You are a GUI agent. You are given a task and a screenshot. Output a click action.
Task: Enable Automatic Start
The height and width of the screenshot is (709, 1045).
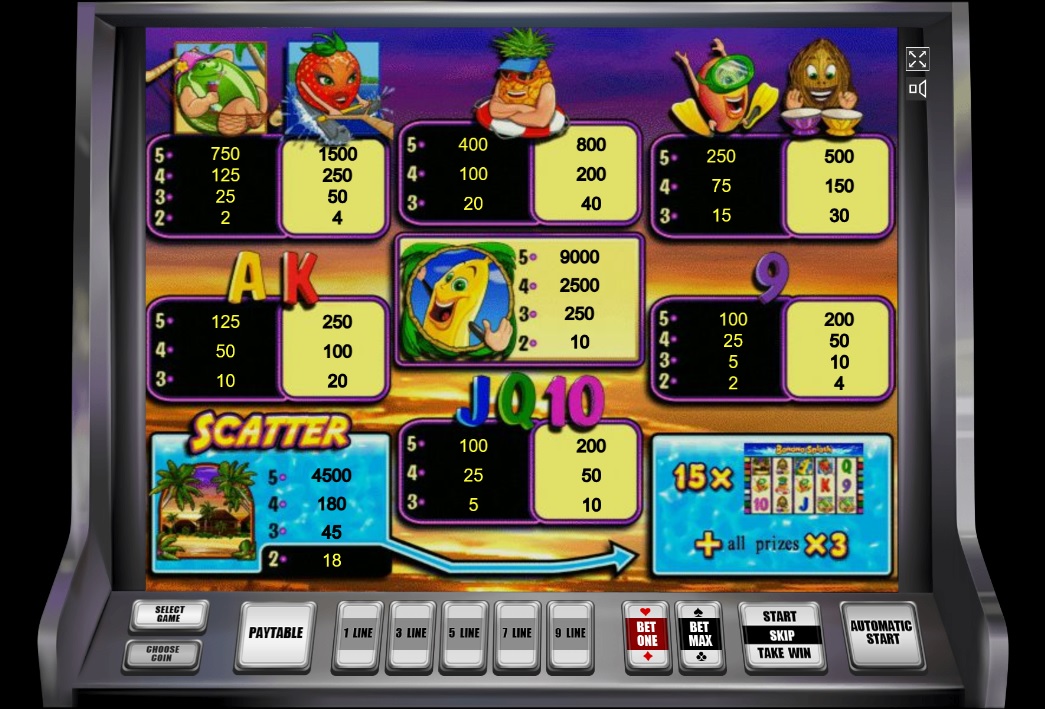click(882, 632)
